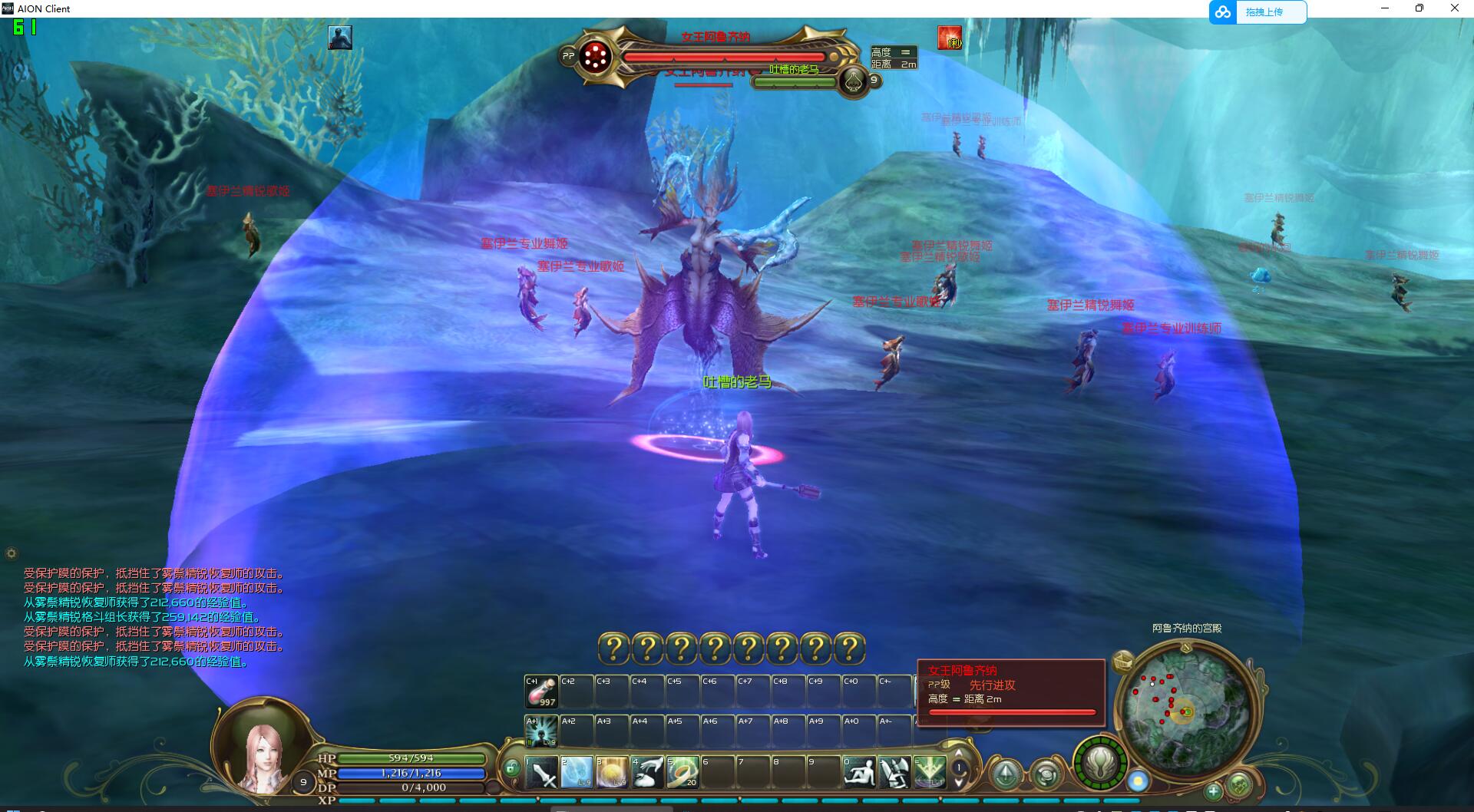Click the boss target frame emblem
This screenshot has width=1474, height=812.
point(595,56)
